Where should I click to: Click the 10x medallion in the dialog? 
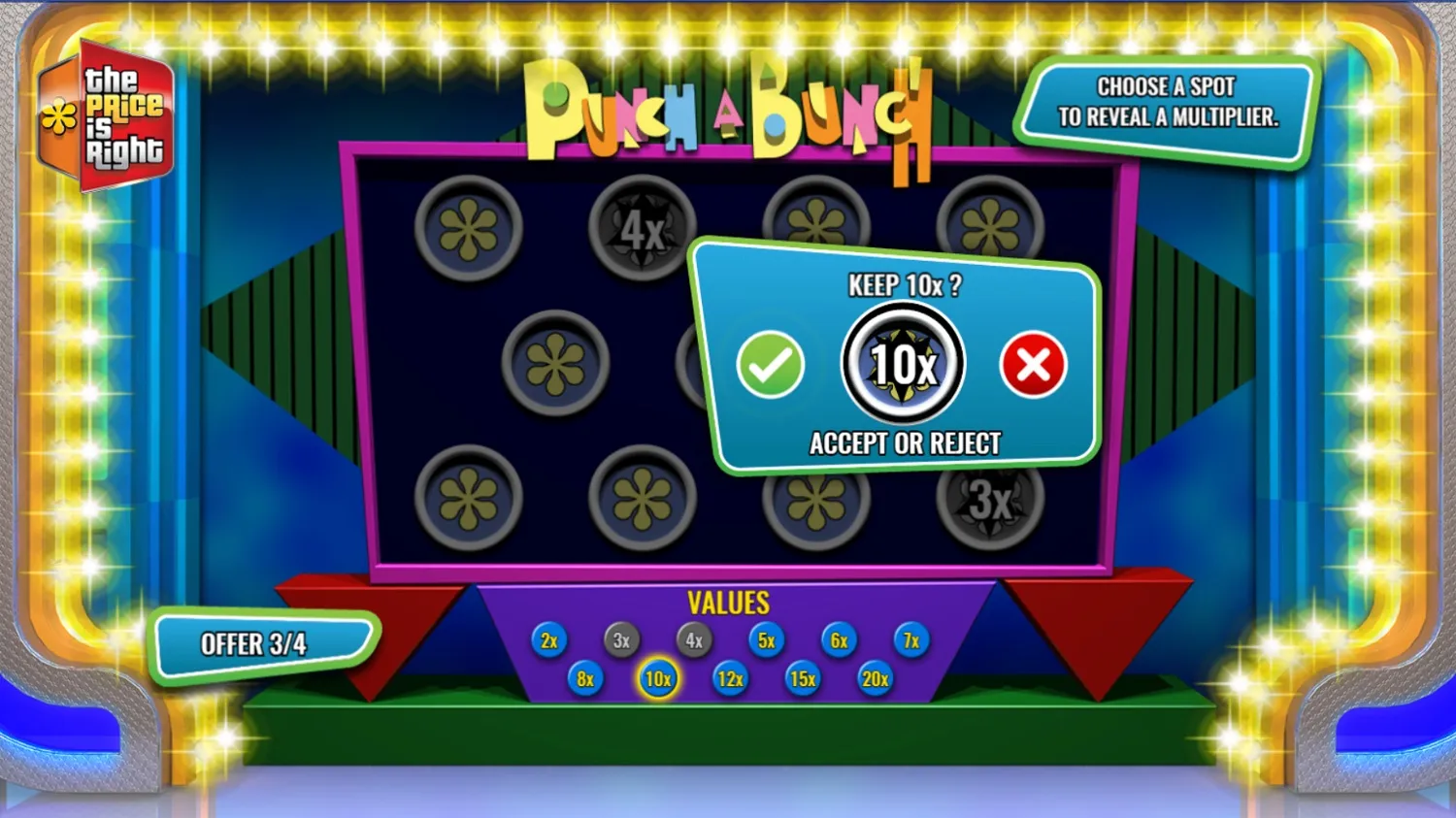pos(901,363)
